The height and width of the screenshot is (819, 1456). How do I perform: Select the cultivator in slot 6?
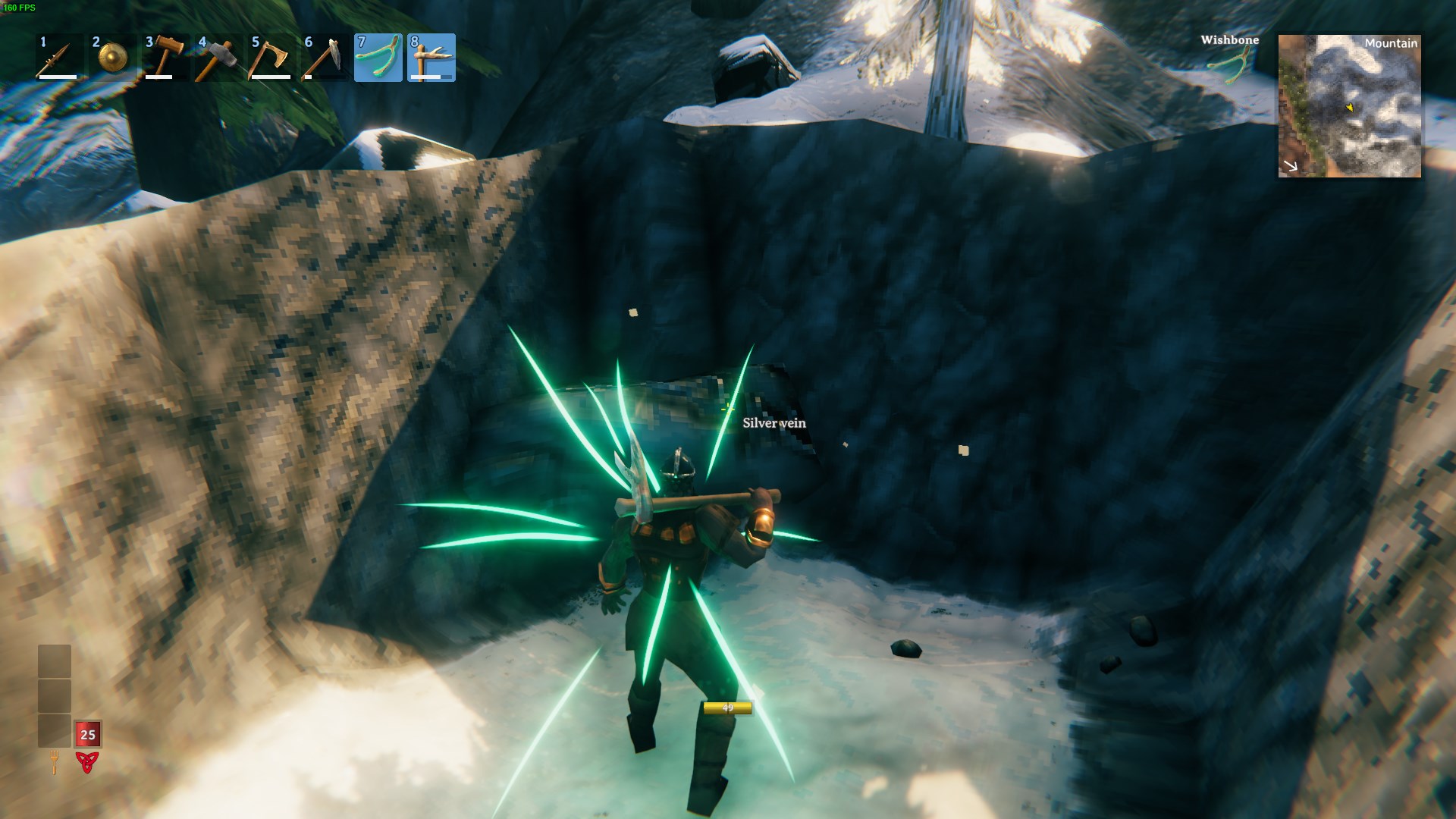325,58
